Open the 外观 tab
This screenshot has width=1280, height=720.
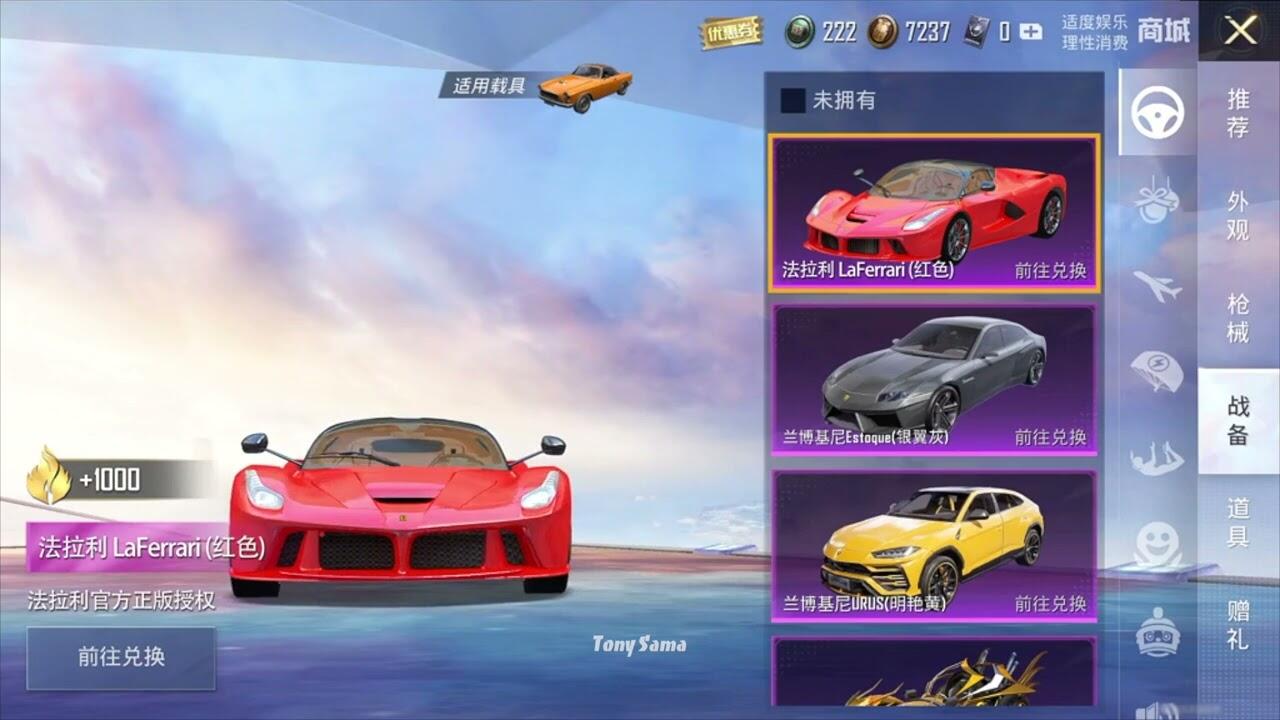tap(1238, 216)
